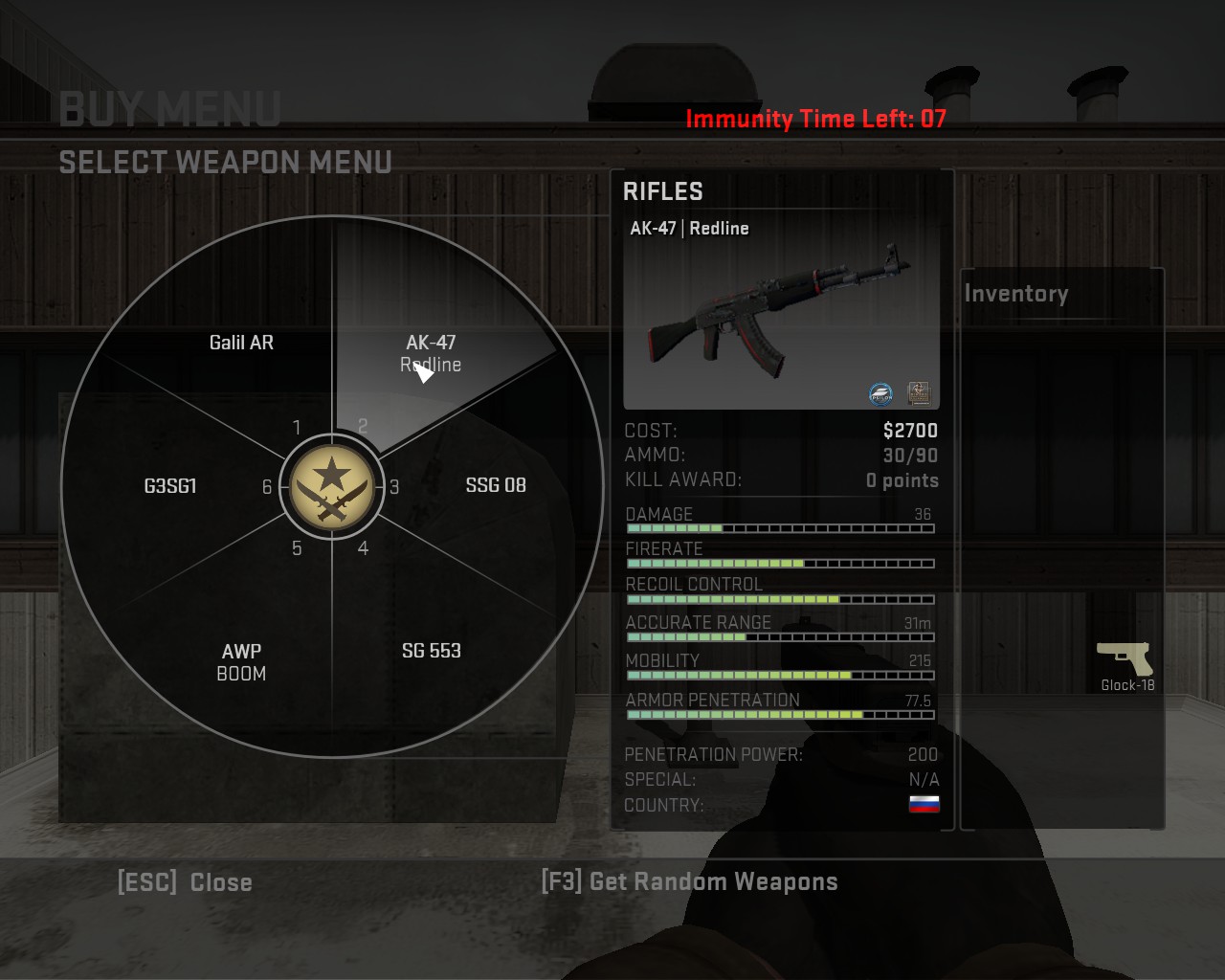Choose the SSG 08 sniper
Viewport: 1225px width, 980px height.
496,485
